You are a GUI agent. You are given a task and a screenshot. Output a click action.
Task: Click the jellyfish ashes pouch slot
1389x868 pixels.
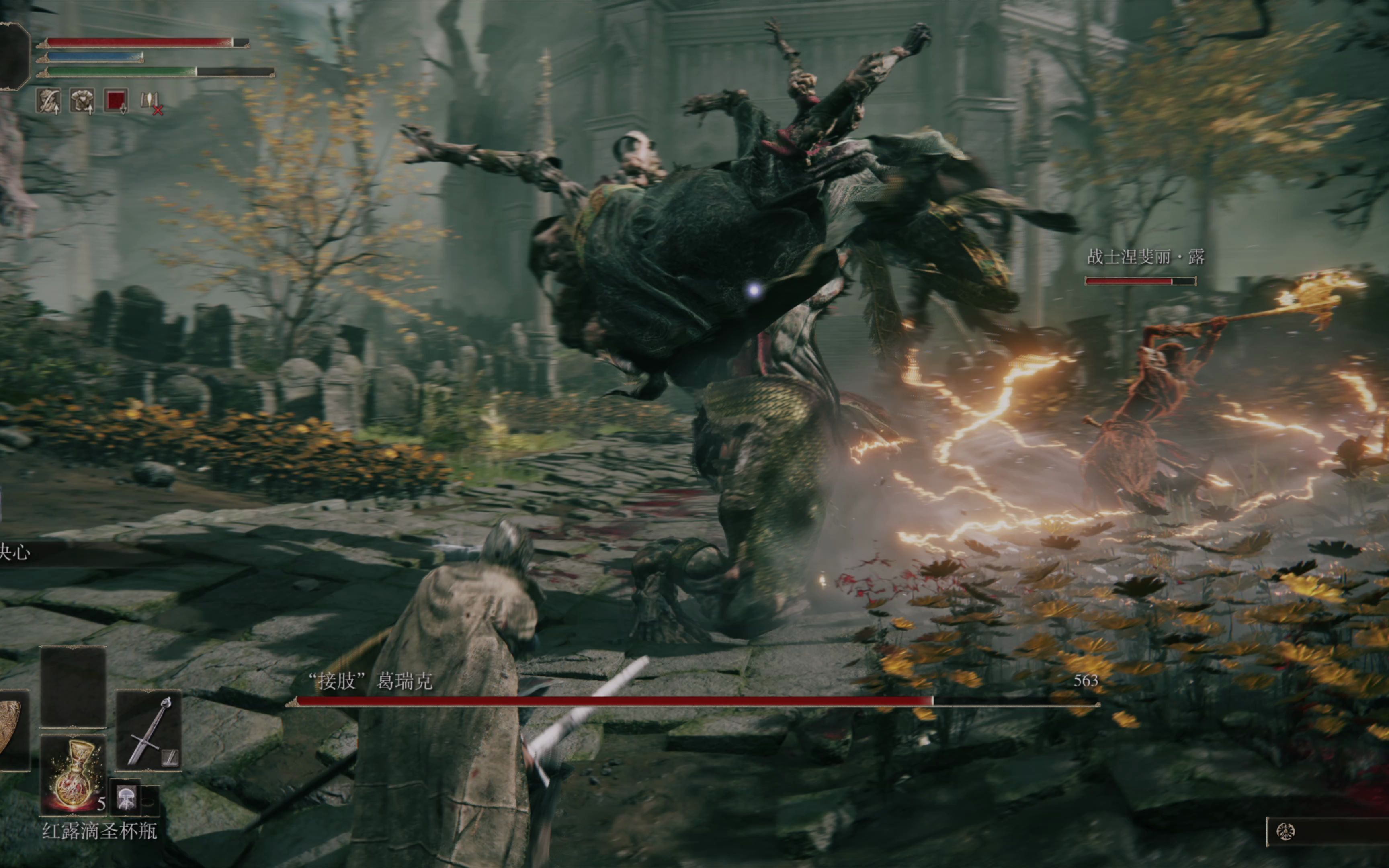[x=126, y=797]
